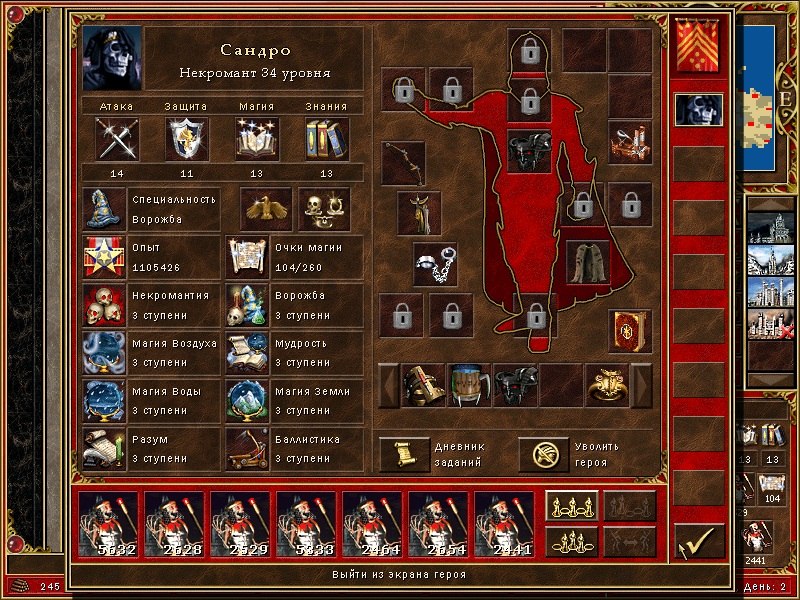
Task: Select the shackles artifact slot
Action: 435,262
